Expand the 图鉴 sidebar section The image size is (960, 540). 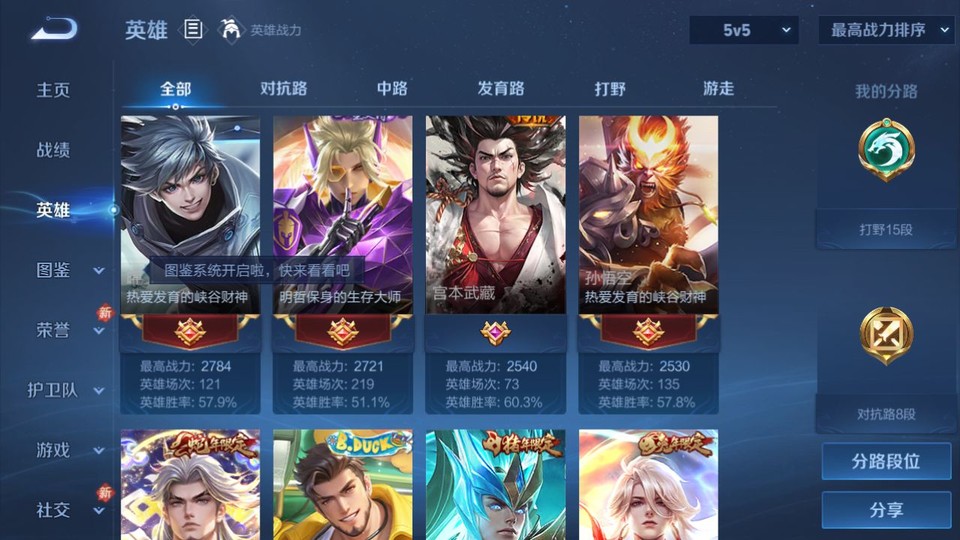click(x=68, y=270)
